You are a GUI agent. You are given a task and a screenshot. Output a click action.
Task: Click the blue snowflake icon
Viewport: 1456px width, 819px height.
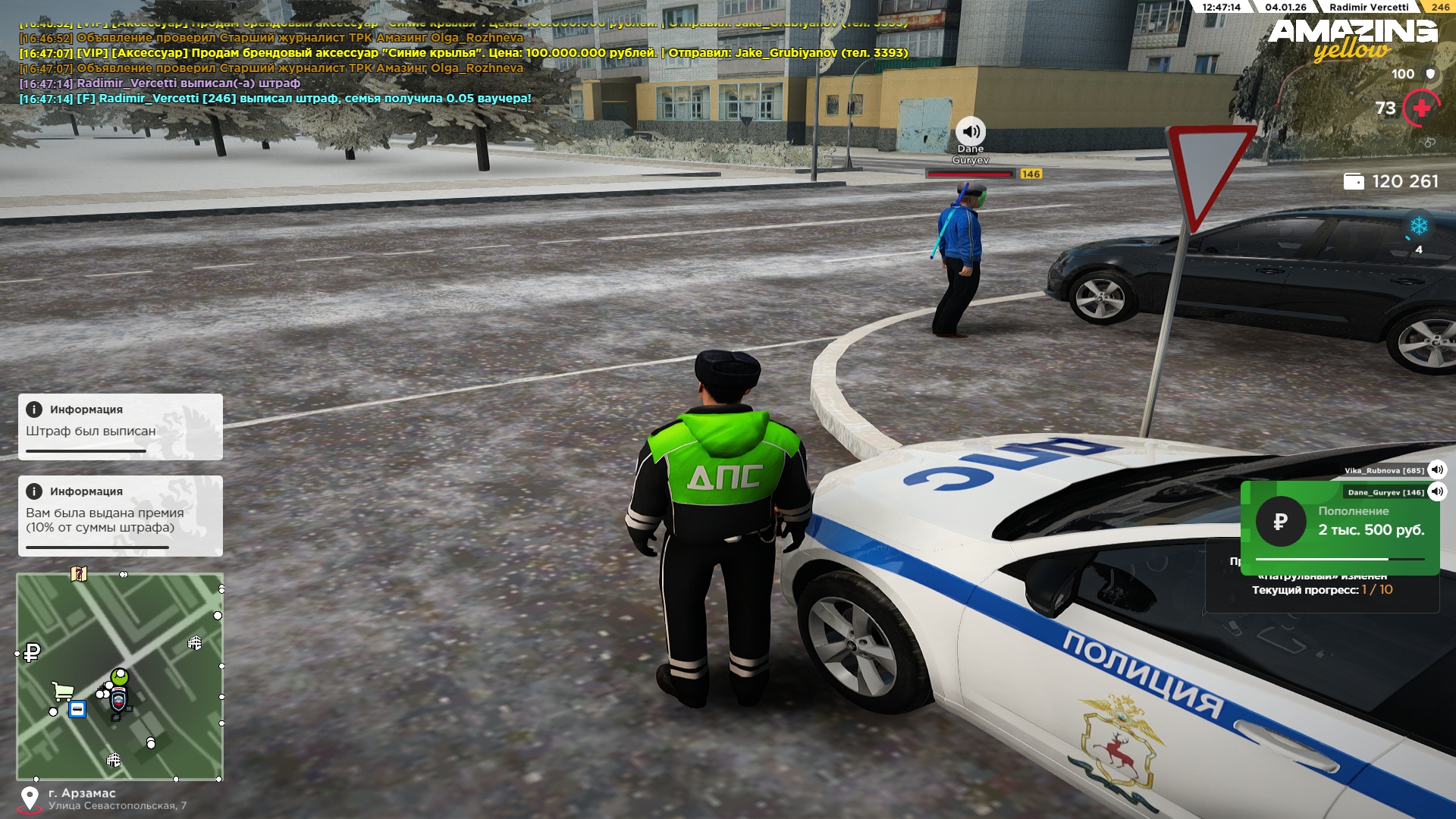click(1419, 226)
